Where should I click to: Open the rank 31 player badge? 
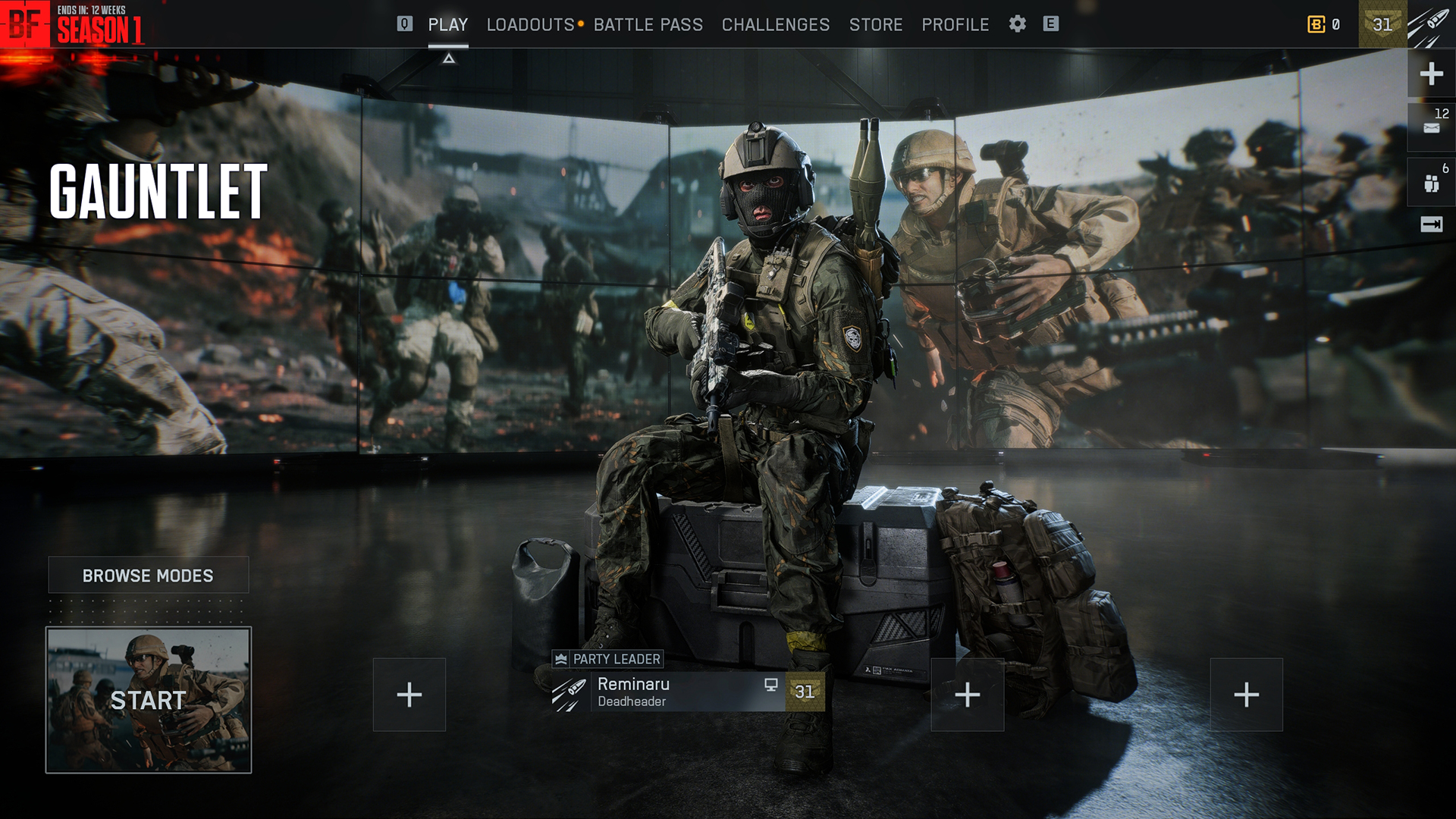click(1382, 24)
